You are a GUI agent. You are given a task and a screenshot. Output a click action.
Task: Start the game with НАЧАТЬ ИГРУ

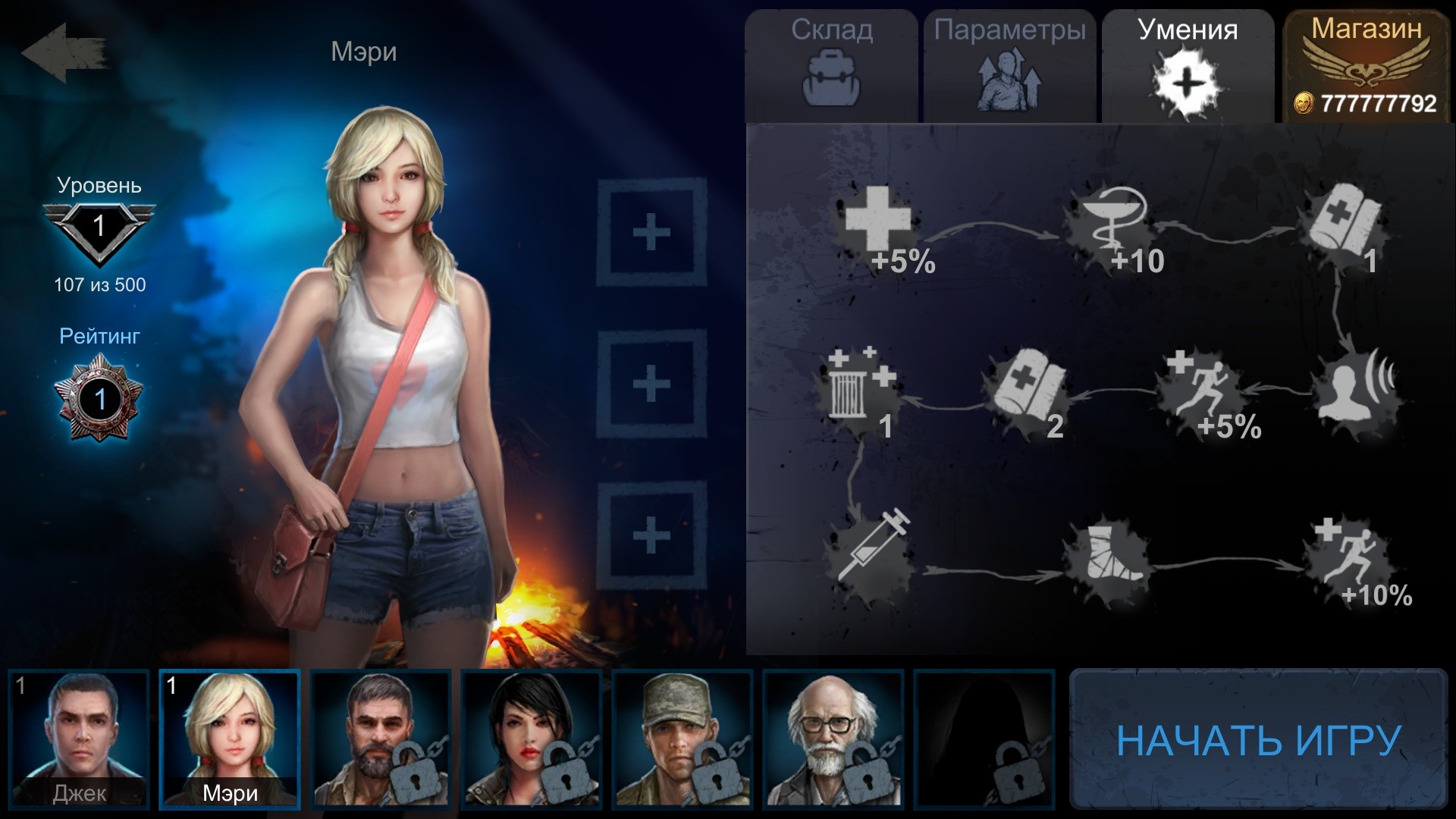[1259, 739]
